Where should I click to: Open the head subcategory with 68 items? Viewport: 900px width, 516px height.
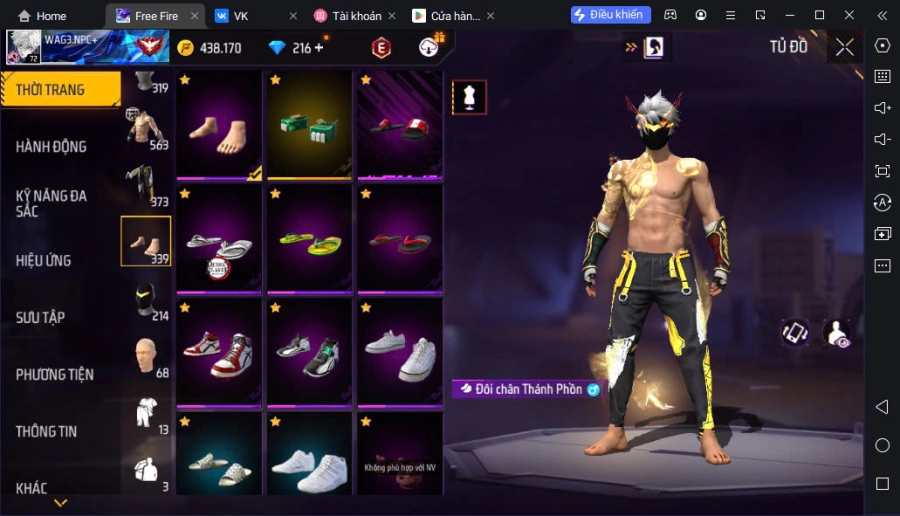point(147,357)
